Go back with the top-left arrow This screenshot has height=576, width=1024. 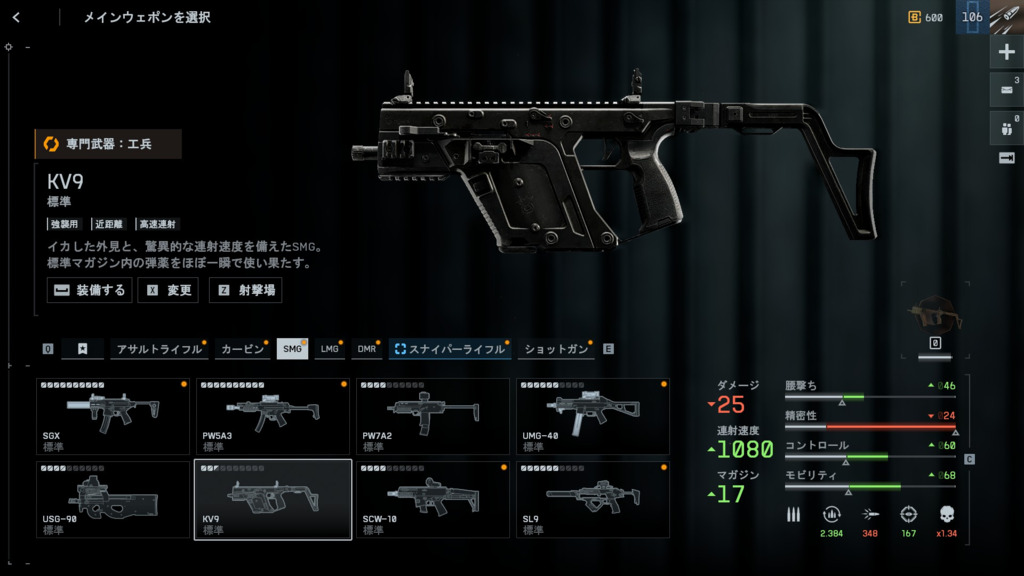[x=17, y=17]
